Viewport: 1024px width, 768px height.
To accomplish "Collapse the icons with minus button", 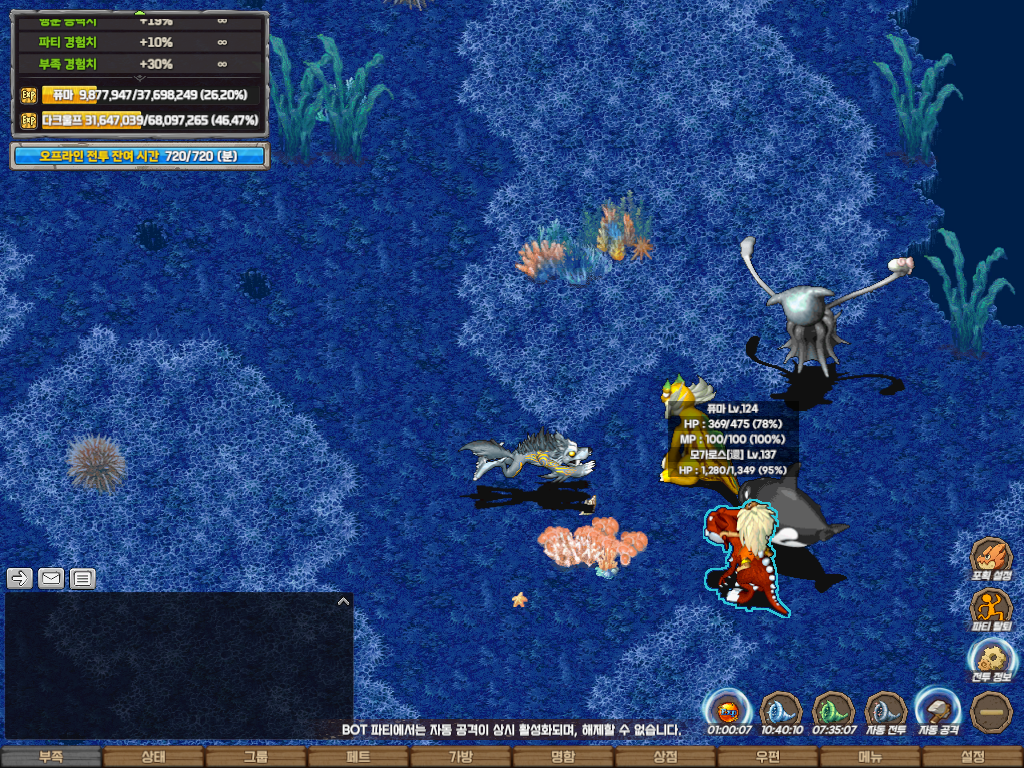I will pos(991,711).
